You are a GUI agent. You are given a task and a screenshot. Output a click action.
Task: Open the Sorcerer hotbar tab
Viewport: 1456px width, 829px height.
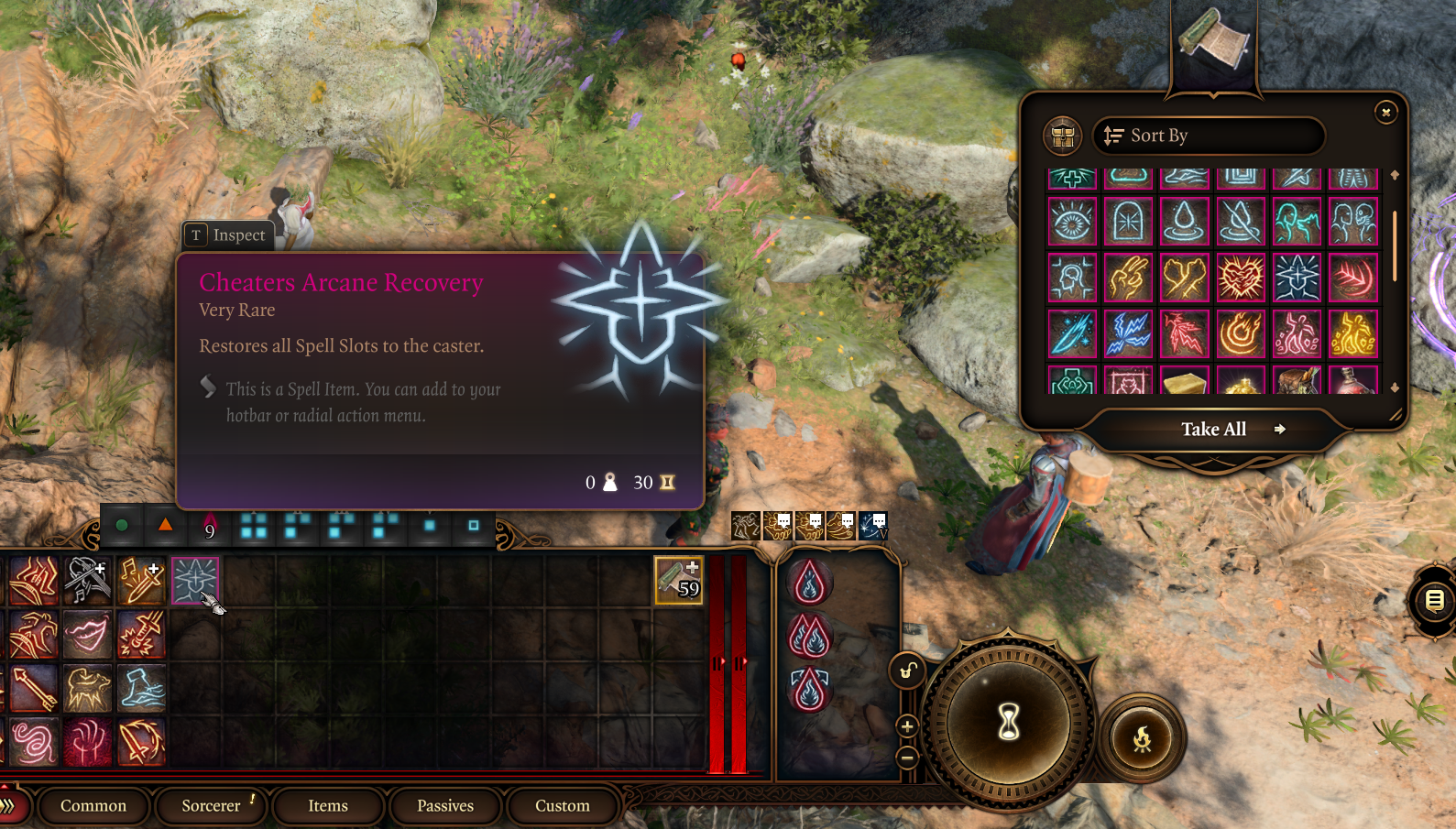tap(211, 805)
